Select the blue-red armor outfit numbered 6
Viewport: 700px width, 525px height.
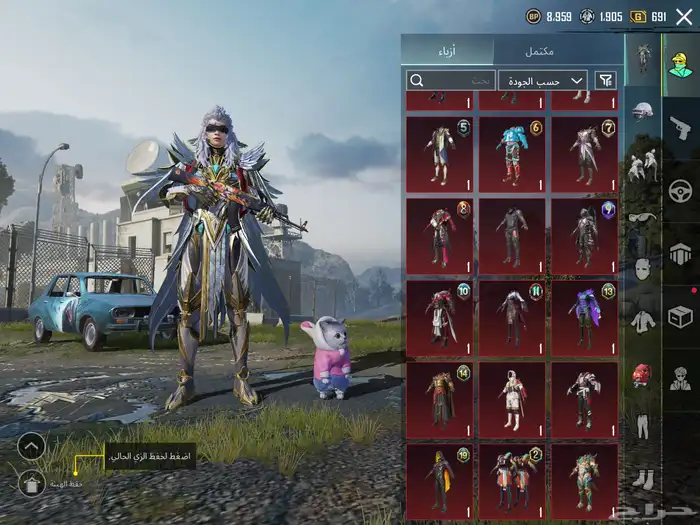pos(511,152)
